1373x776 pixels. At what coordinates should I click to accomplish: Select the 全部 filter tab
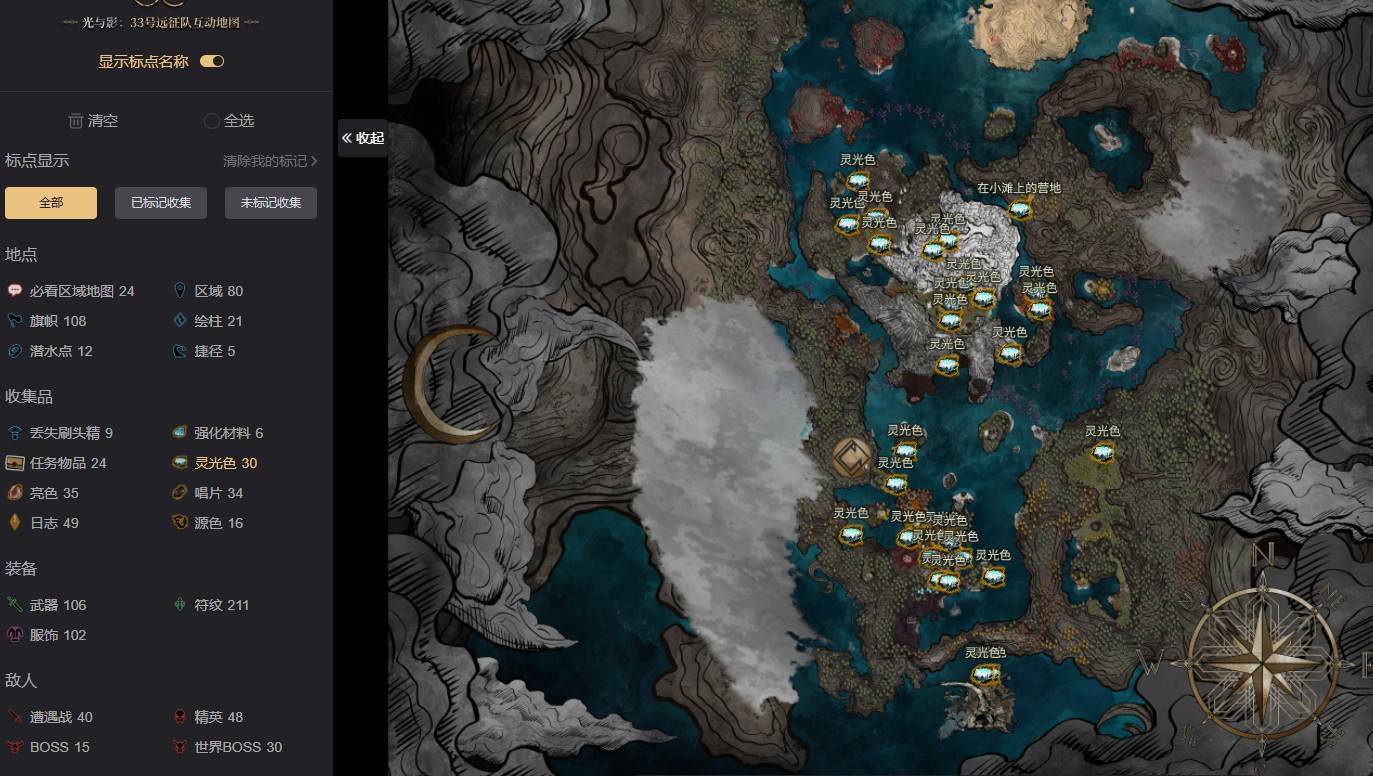tap(51, 203)
